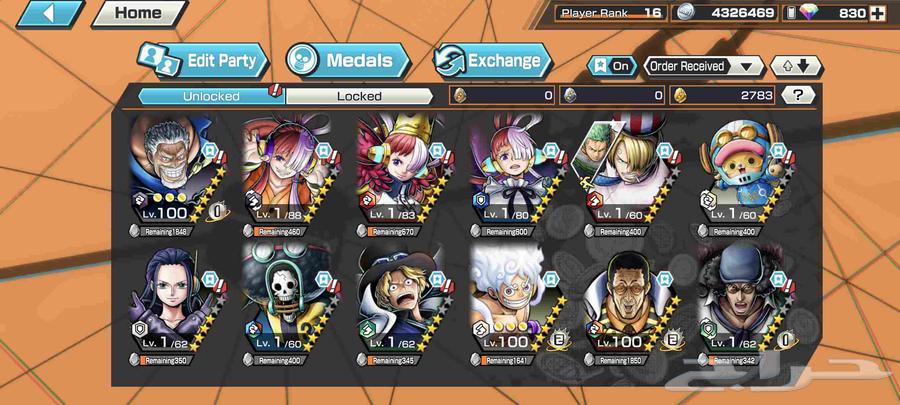Switch to the Locked tab
This screenshot has width=900, height=405.
click(x=358, y=96)
